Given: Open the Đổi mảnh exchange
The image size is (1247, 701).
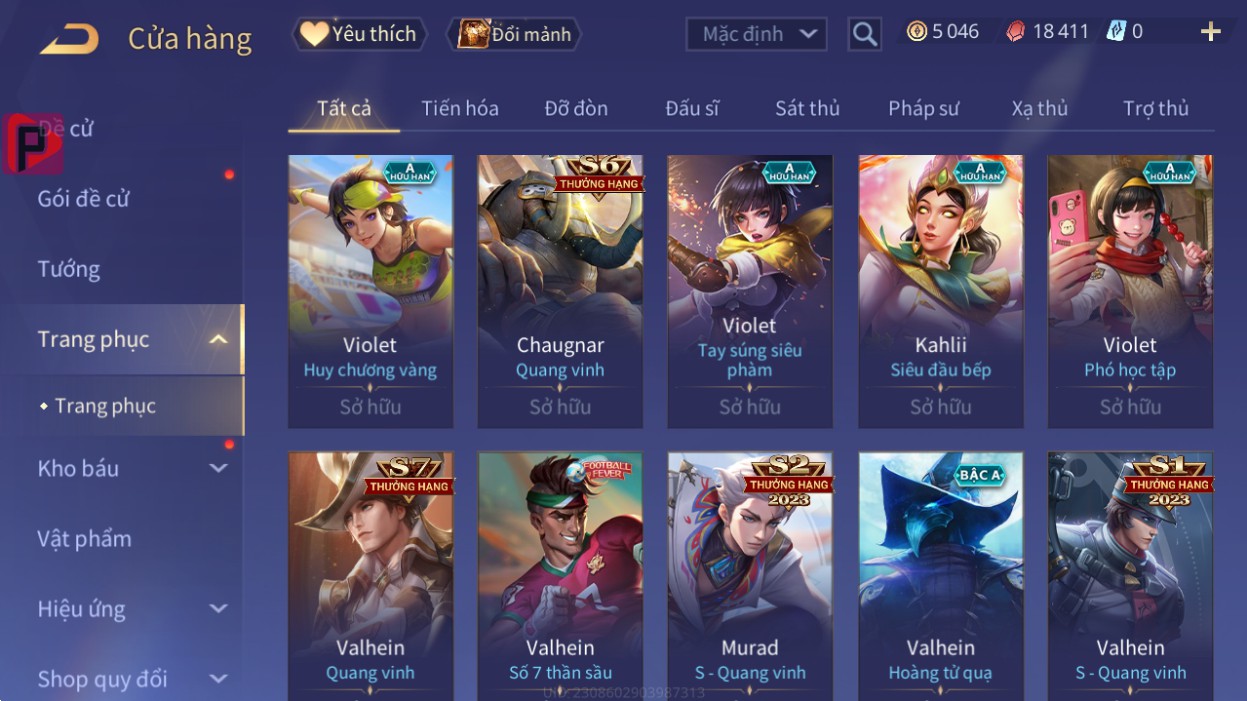Looking at the screenshot, I should pyautogui.click(x=515, y=34).
